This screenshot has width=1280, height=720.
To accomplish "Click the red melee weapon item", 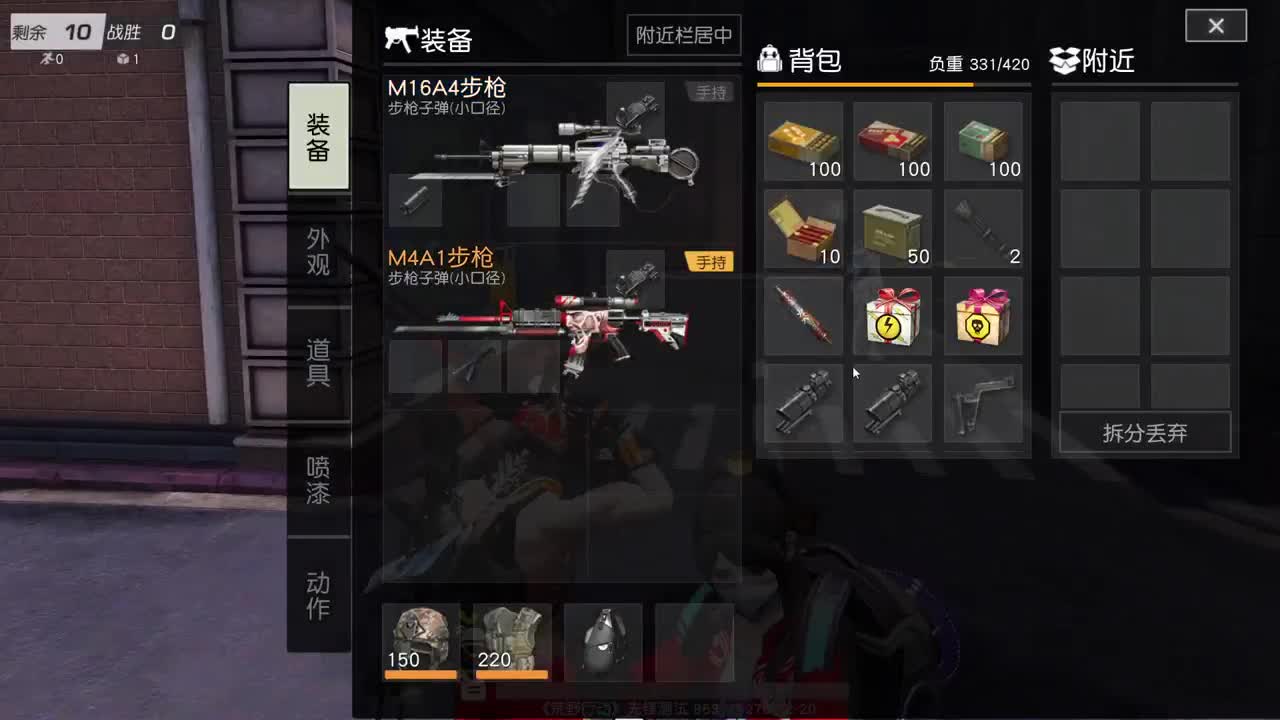I will pos(803,316).
